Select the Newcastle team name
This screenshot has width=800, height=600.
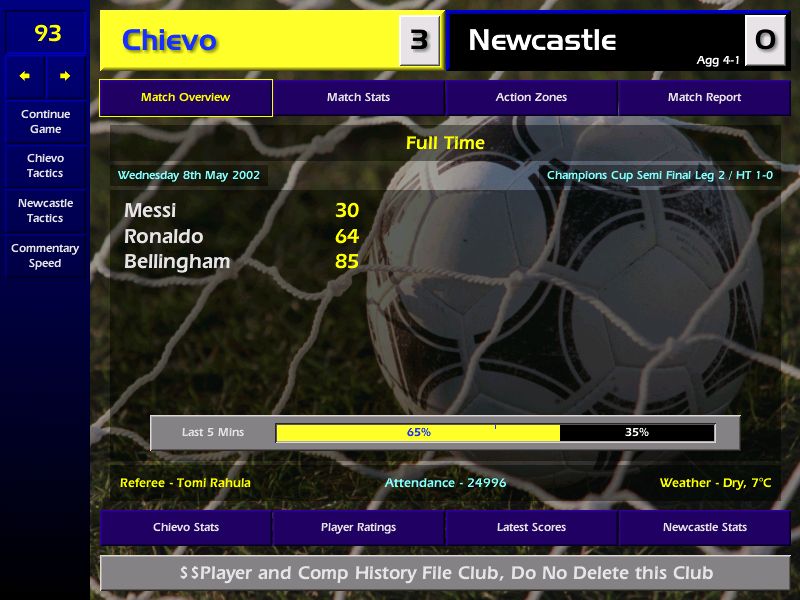[542, 41]
